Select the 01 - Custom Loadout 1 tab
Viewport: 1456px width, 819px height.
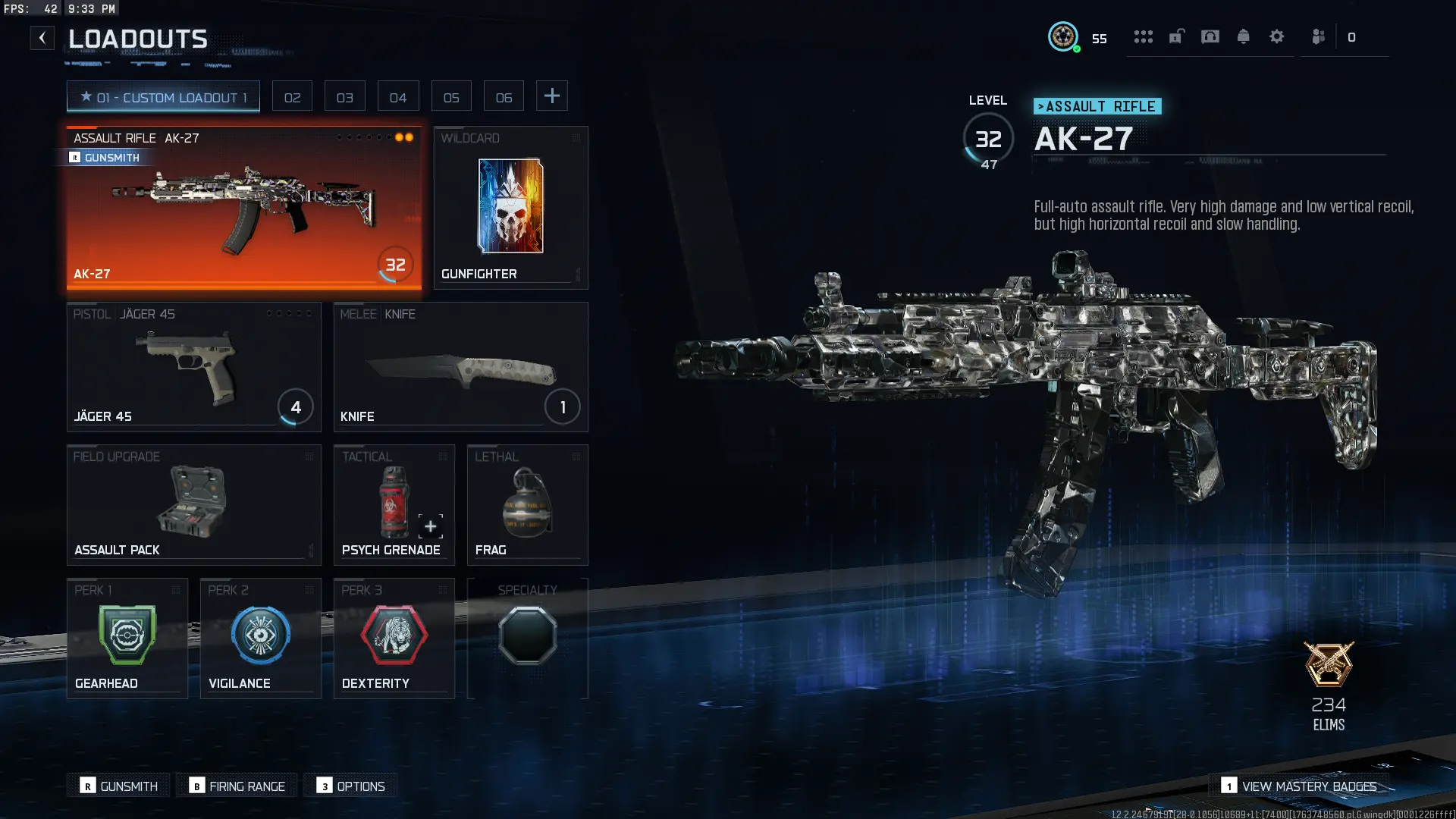(x=162, y=96)
